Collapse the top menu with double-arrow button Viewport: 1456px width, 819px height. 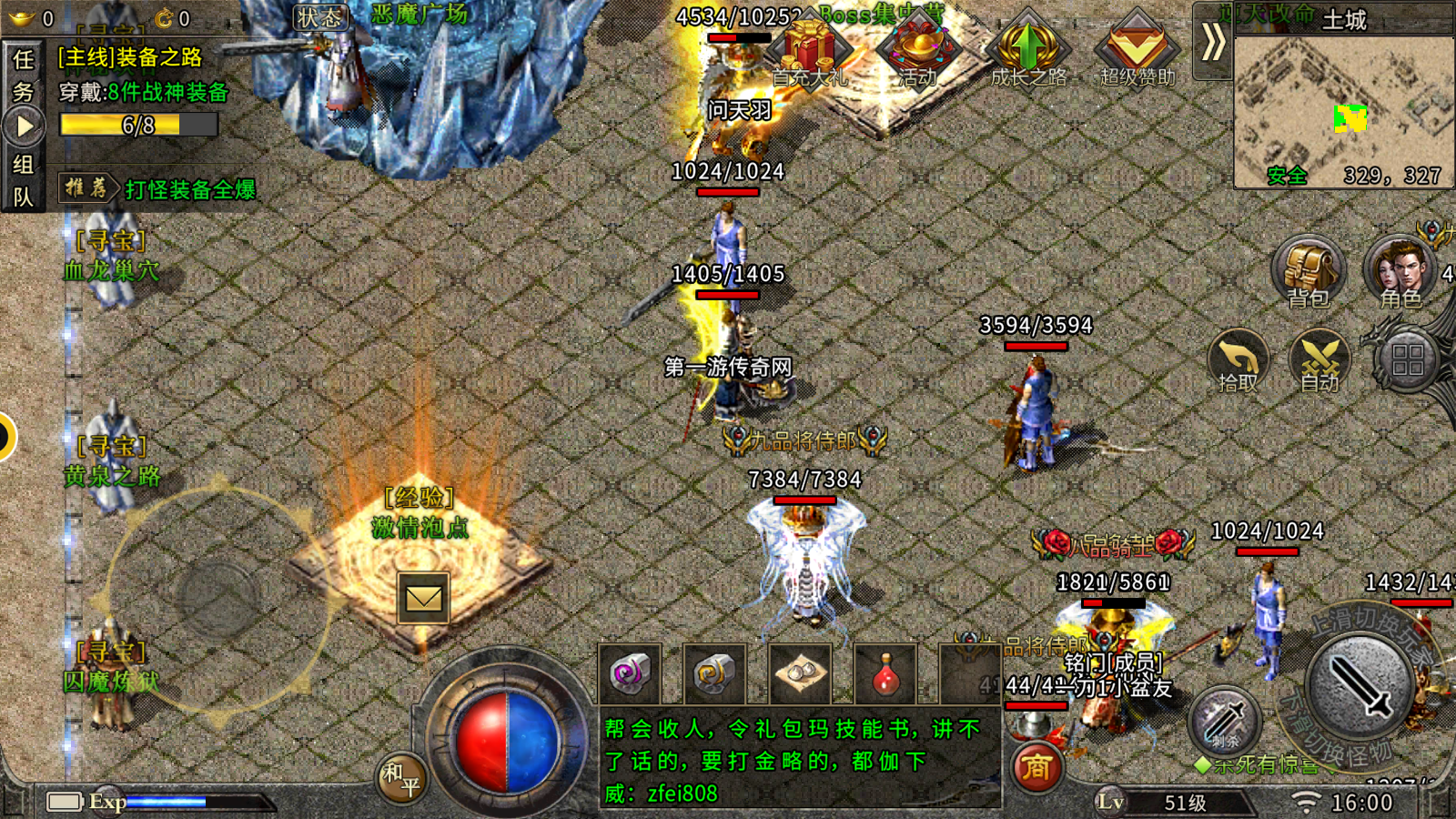point(1213,42)
